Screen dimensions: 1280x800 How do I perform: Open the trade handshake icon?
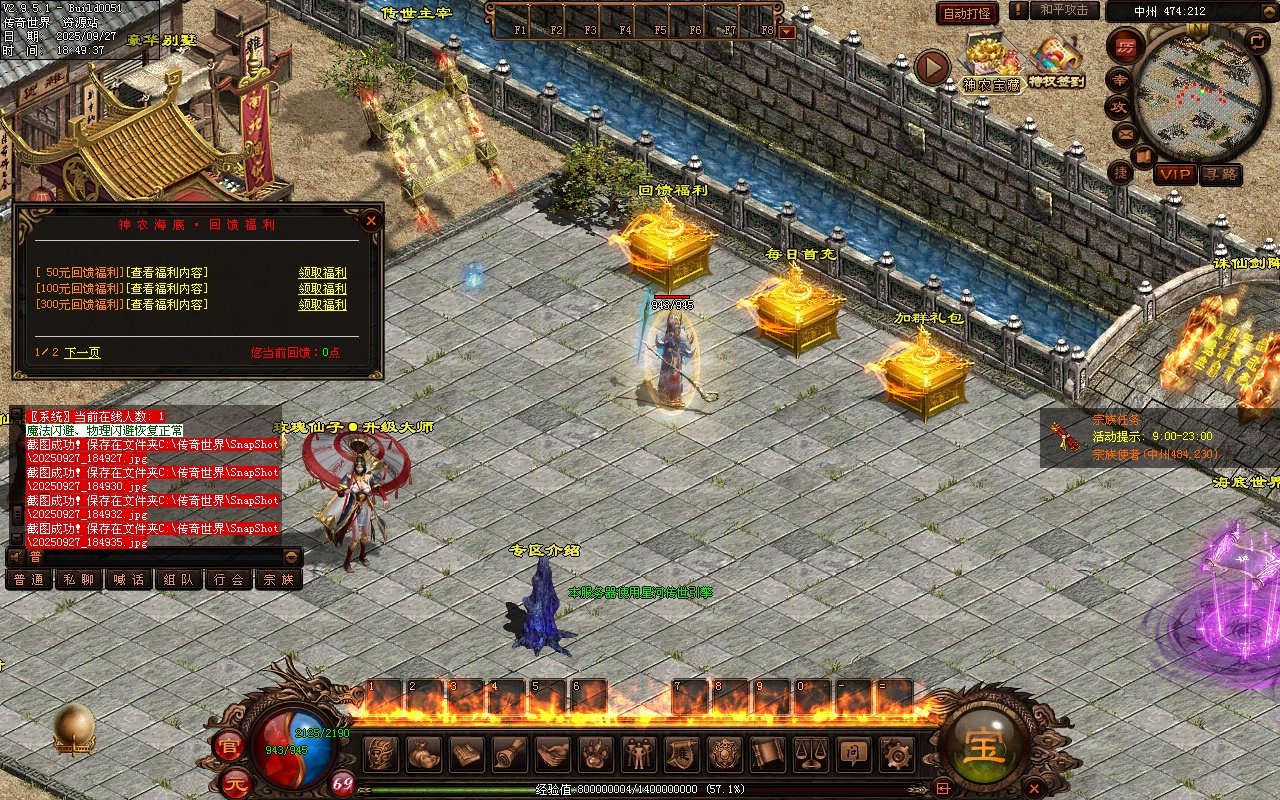552,753
